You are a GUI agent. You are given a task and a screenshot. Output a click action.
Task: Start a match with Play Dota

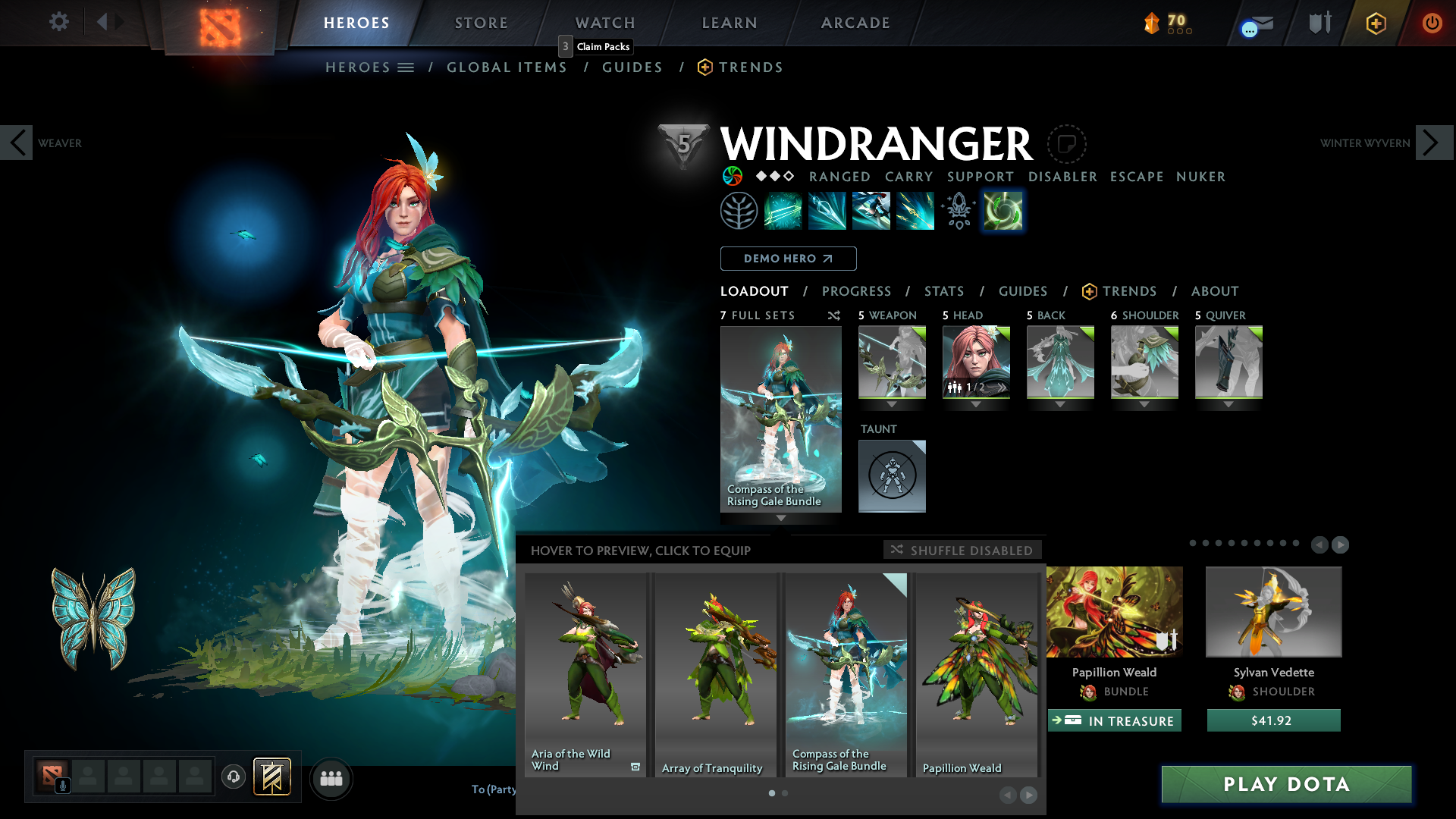pyautogui.click(x=1286, y=784)
